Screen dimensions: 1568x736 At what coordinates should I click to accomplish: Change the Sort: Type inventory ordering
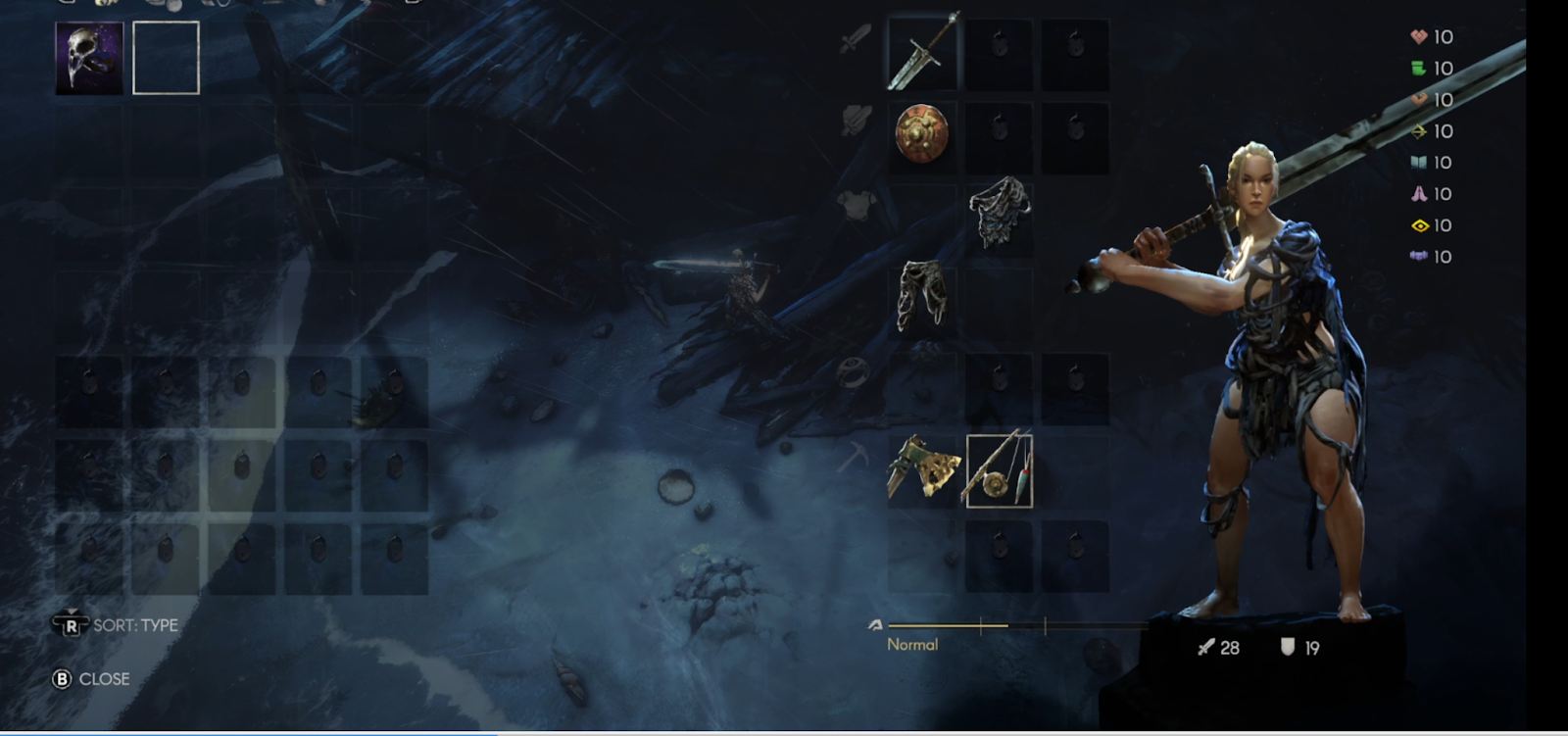point(116,625)
